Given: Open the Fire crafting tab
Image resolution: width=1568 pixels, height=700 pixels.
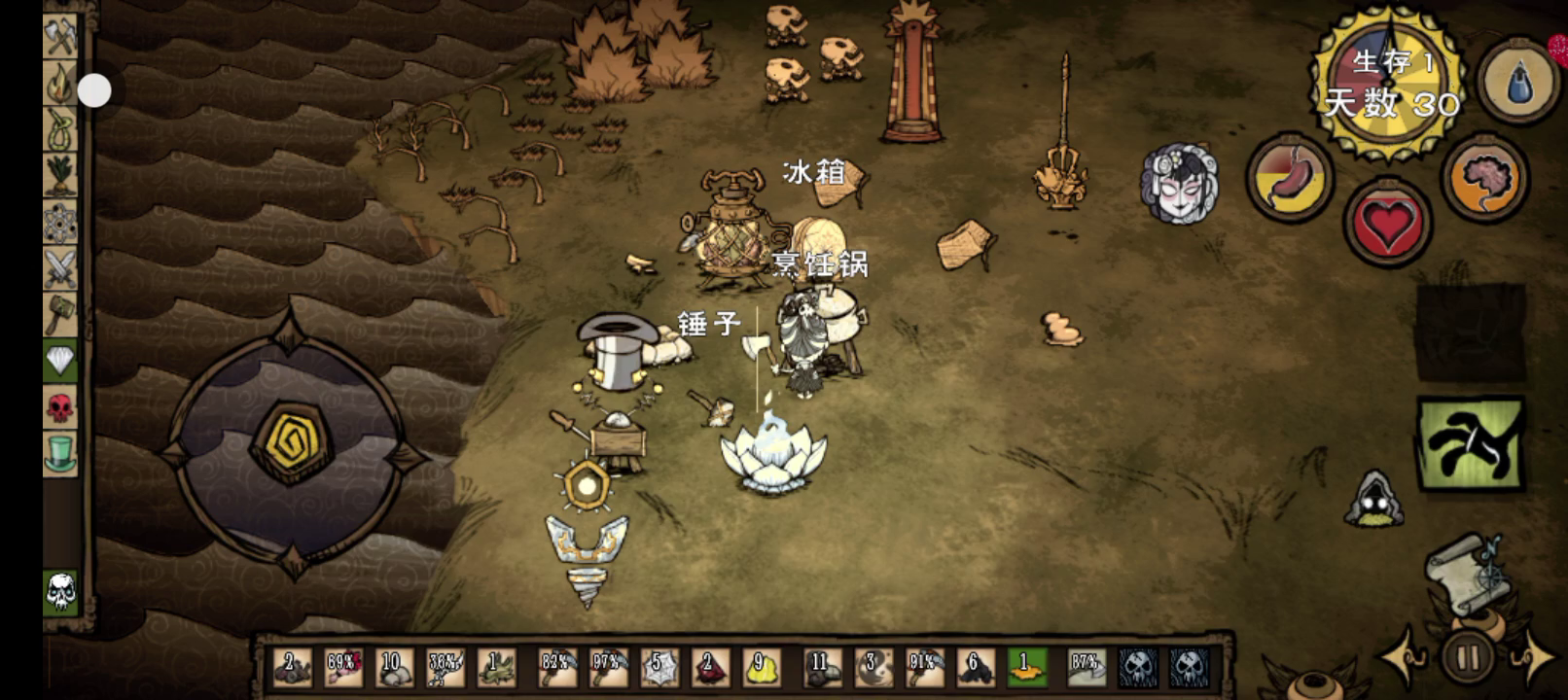Looking at the screenshot, I should 60,84.
